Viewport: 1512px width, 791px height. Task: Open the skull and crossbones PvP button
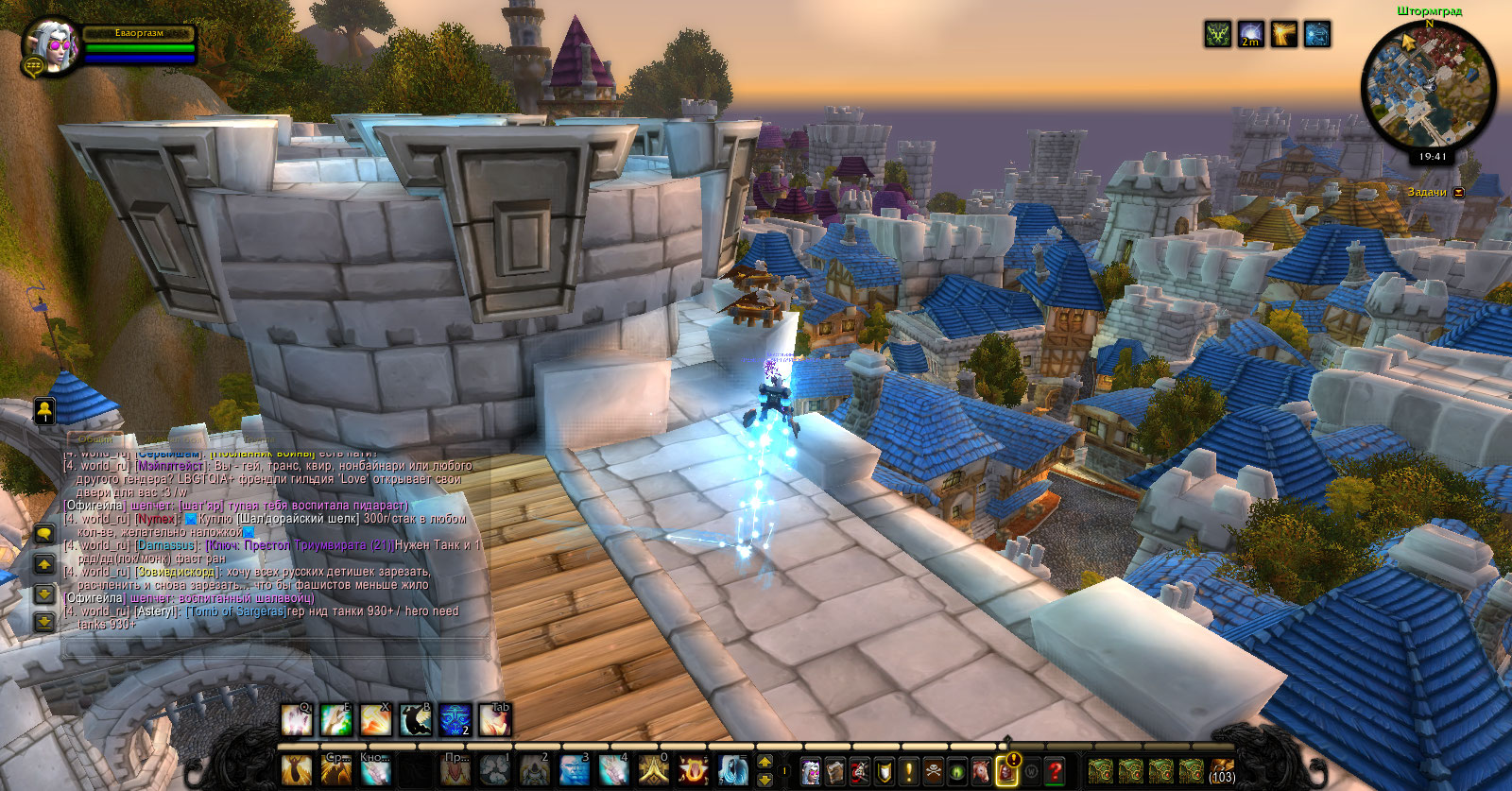pos(933,771)
